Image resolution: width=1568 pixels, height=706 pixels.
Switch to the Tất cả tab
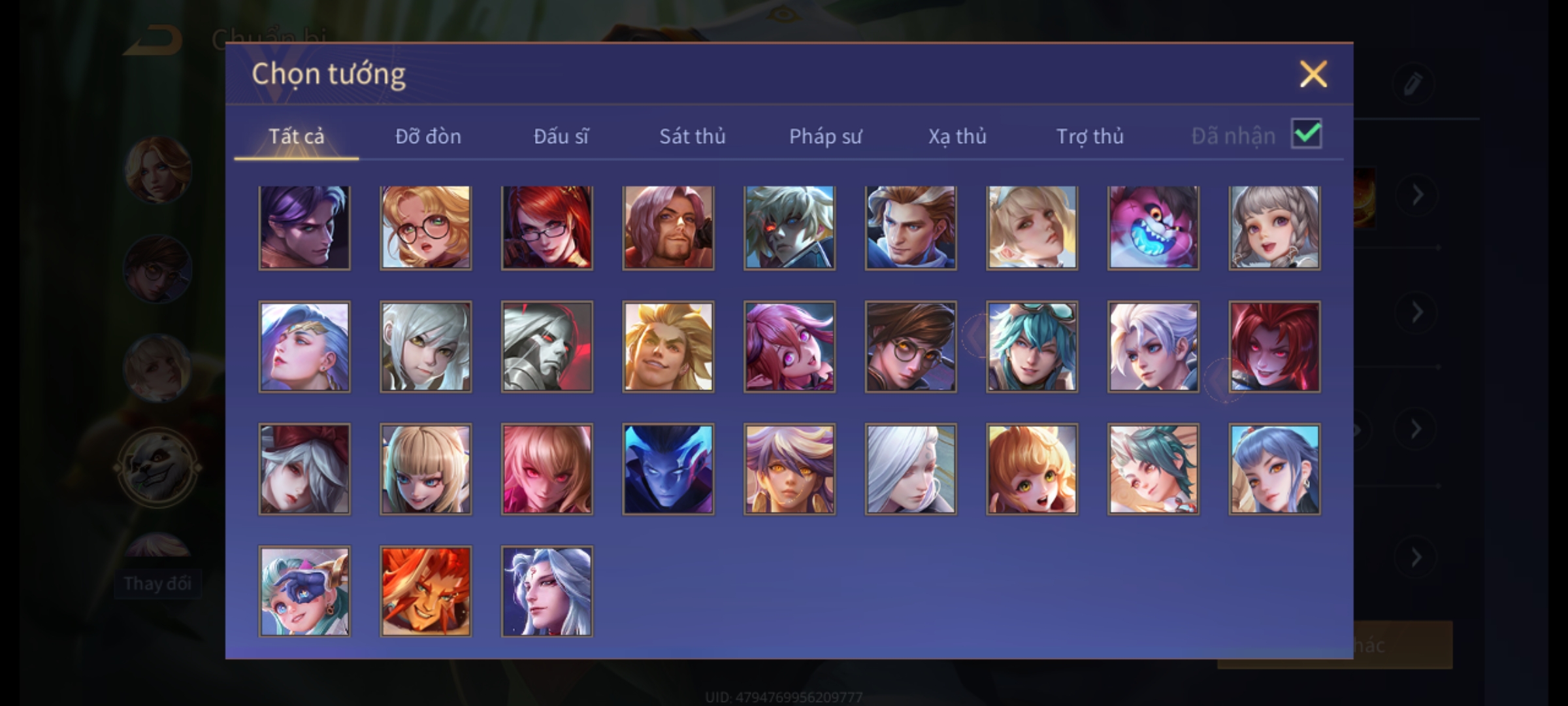pos(296,136)
